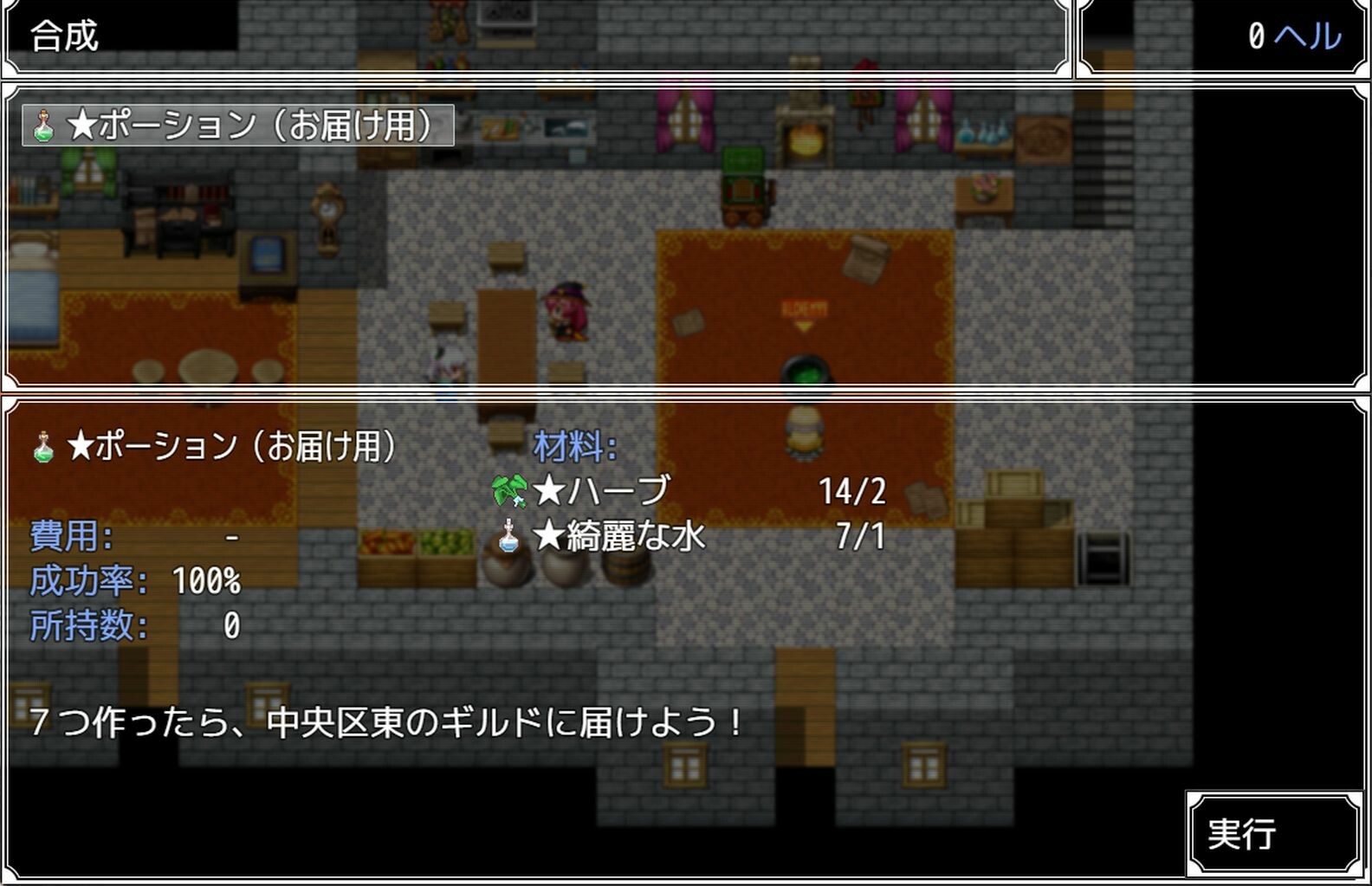This screenshot has width=1372, height=886.
Task: Click the ★綺麗な水 water bottle icon
Action: coord(507,537)
